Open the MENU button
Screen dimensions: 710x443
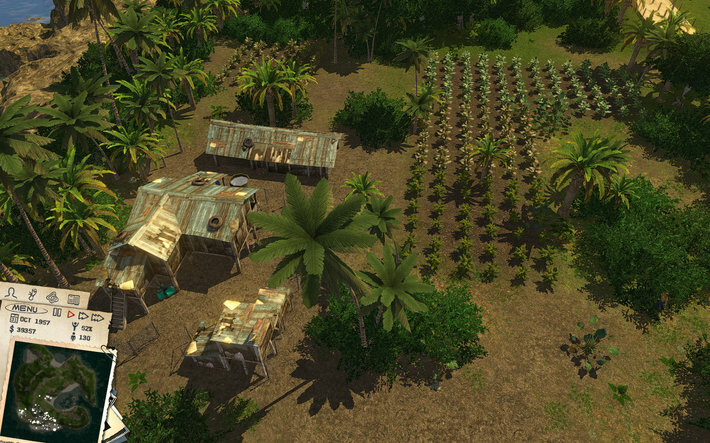click(x=25, y=309)
